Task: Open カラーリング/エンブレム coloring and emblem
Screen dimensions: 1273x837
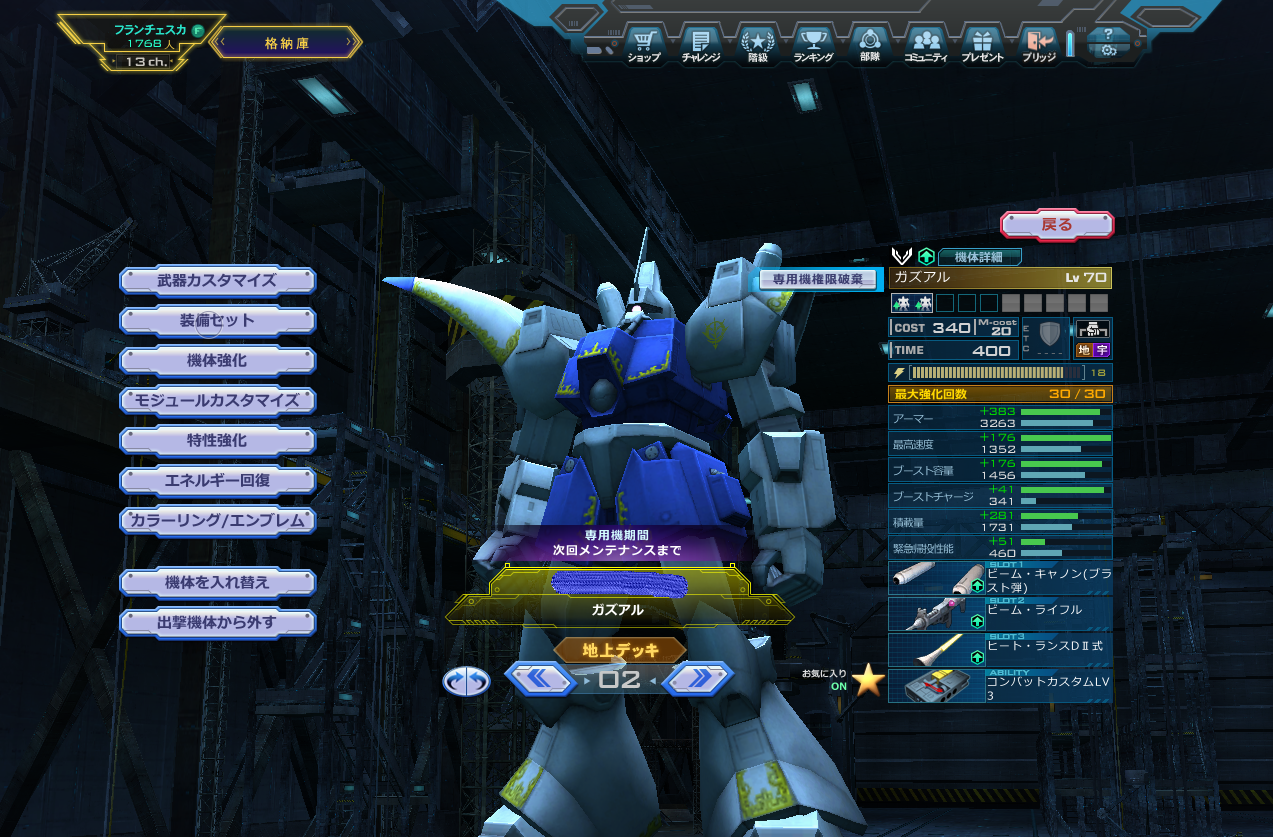Action: point(217,520)
